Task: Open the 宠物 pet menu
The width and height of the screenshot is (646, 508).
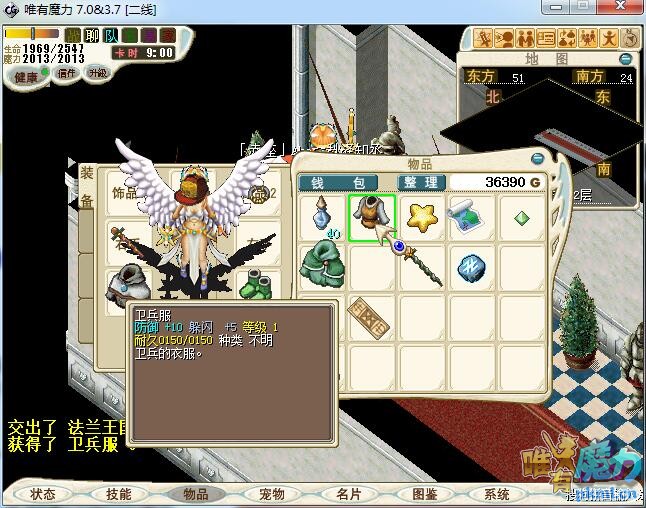Action: (x=271, y=493)
